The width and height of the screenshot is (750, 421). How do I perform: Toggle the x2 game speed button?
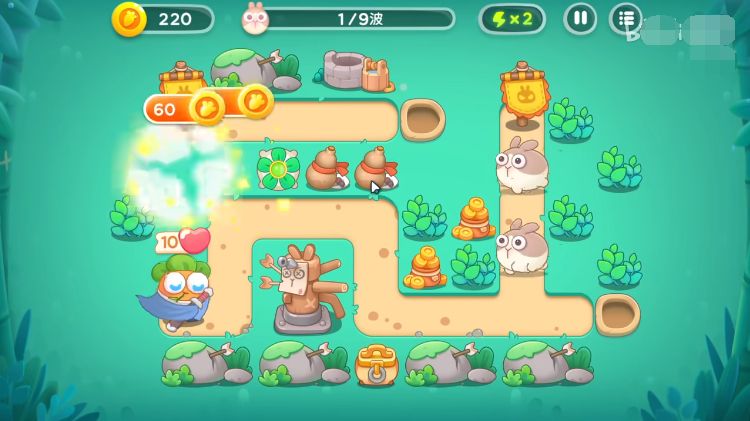pos(512,18)
